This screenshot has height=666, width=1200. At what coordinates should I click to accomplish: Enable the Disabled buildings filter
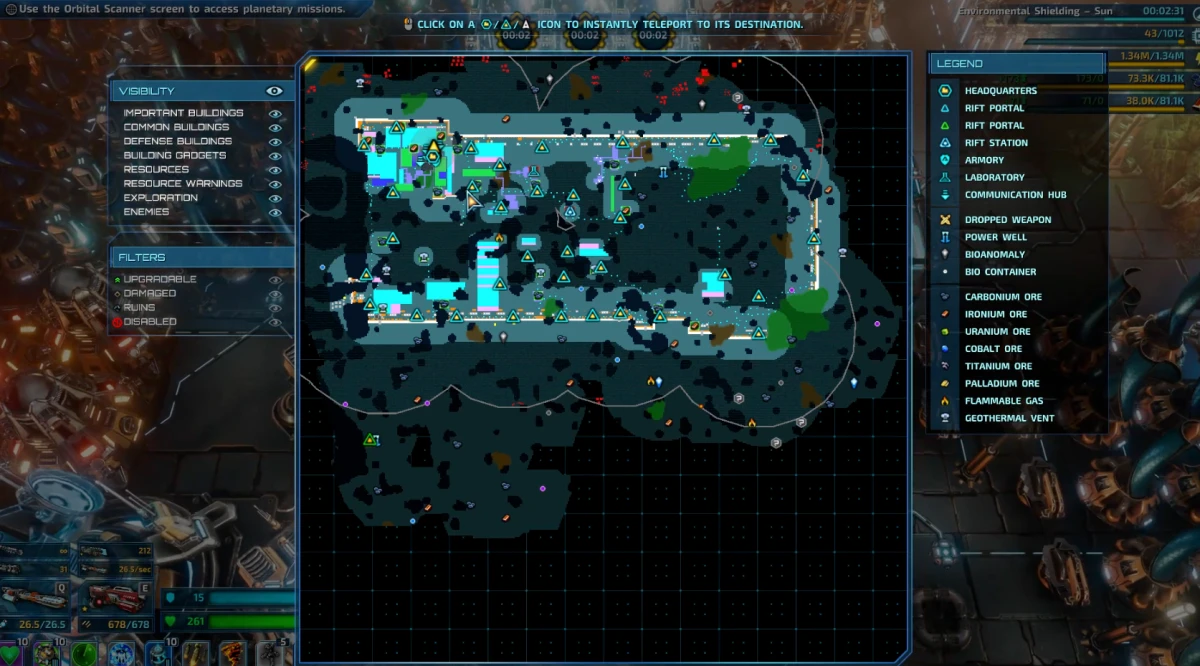[x=274, y=322]
